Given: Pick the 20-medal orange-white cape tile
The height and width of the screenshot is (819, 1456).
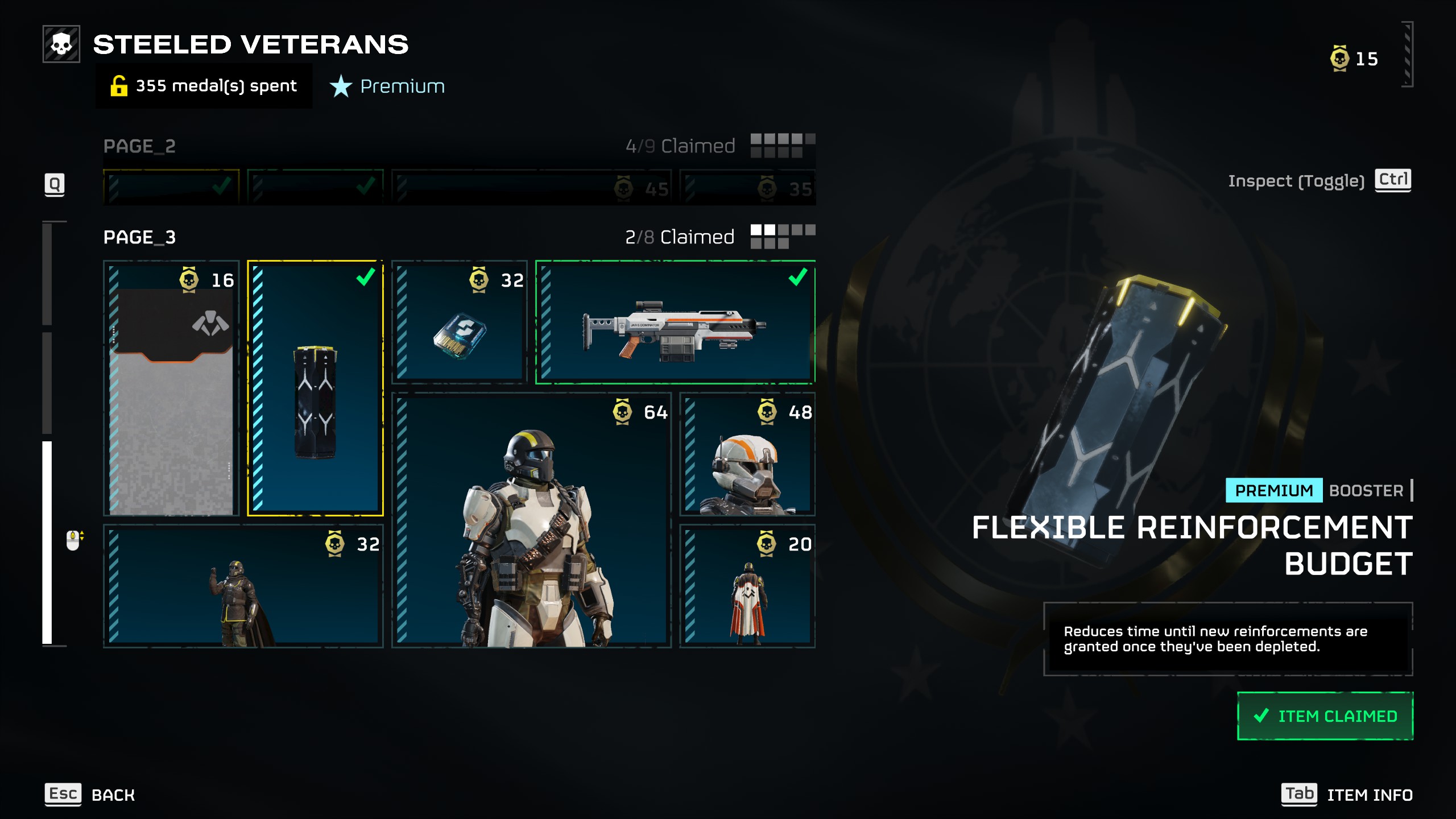Looking at the screenshot, I should click(747, 586).
